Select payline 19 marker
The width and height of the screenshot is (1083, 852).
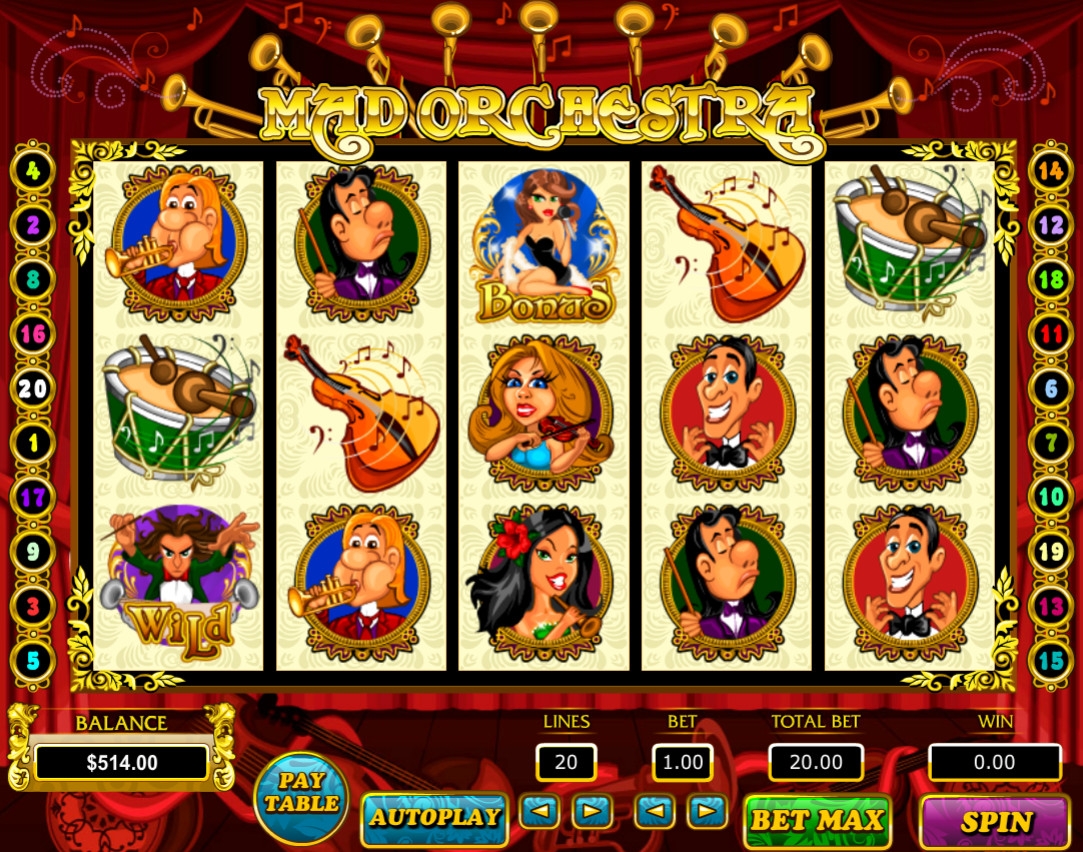1050,551
